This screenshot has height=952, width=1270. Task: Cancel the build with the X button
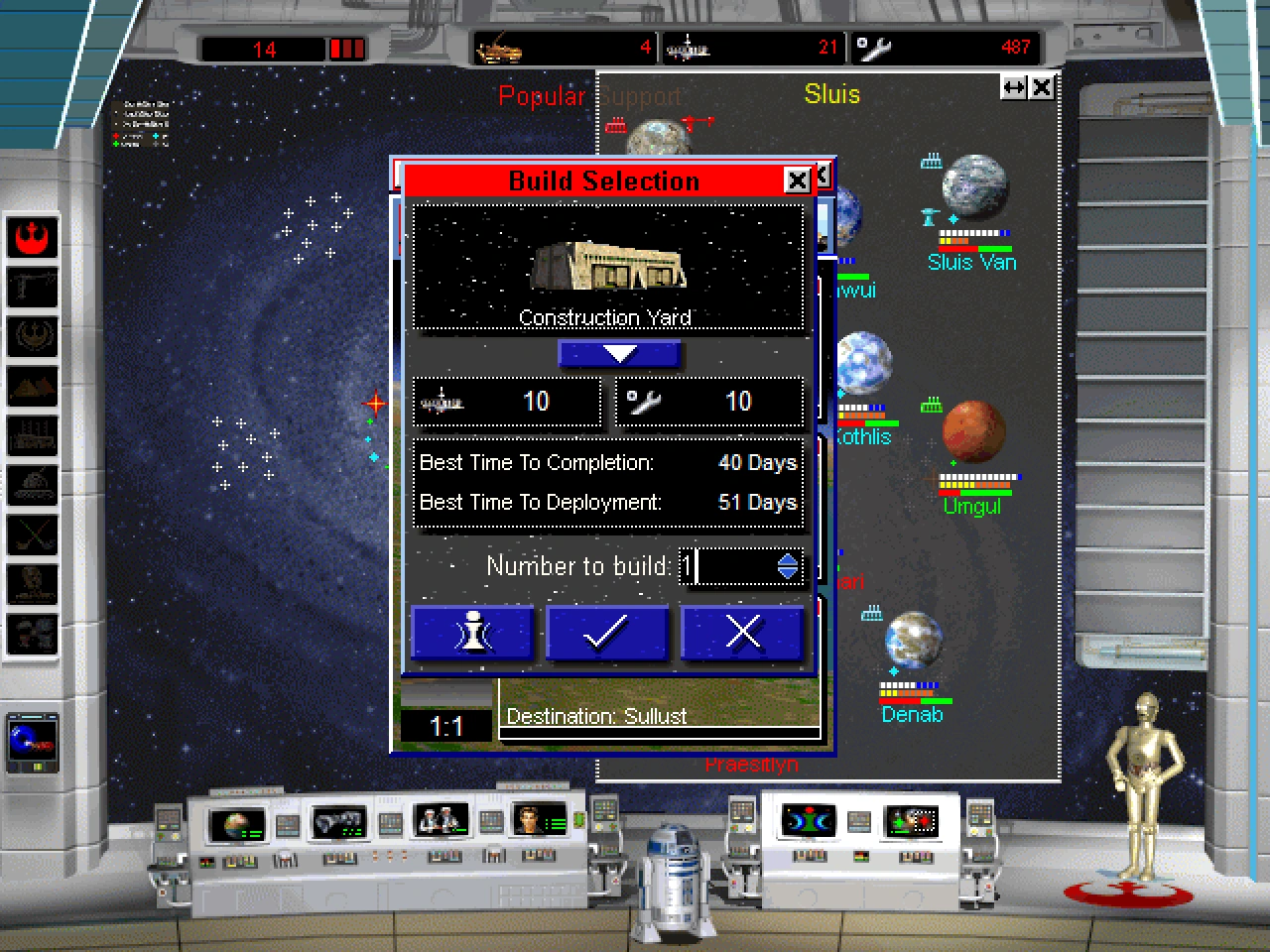pyautogui.click(x=742, y=633)
